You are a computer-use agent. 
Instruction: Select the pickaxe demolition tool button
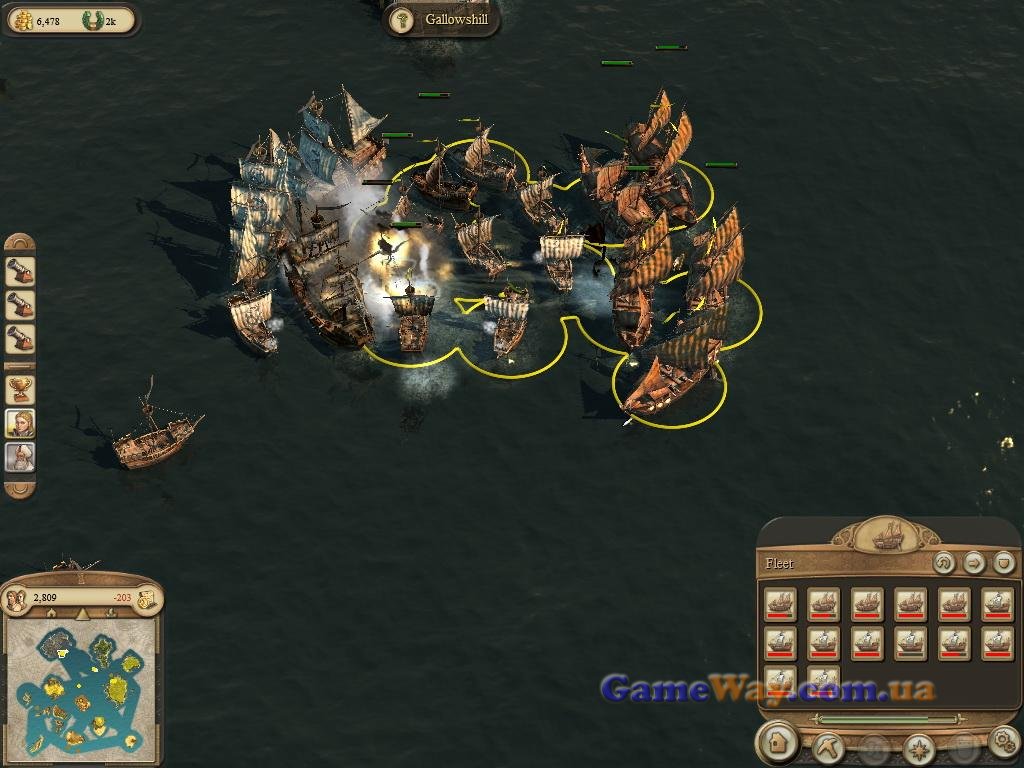click(828, 745)
